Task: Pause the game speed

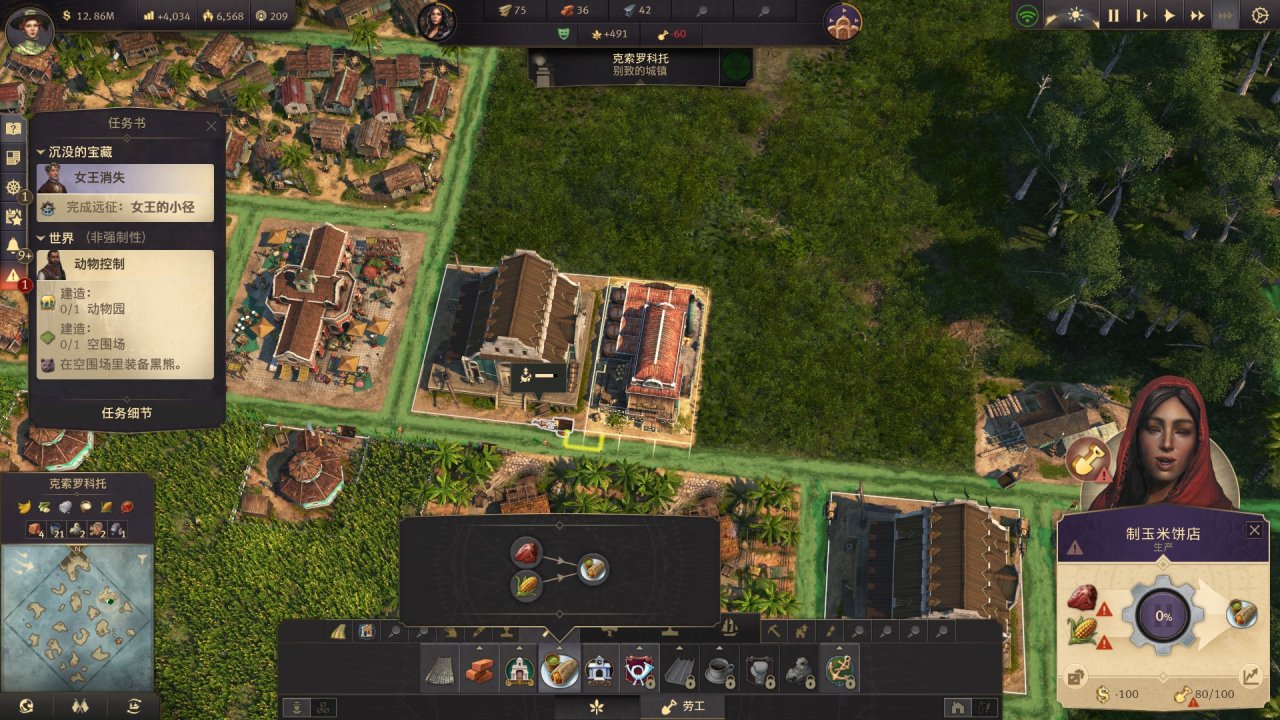Action: pyautogui.click(x=1113, y=15)
